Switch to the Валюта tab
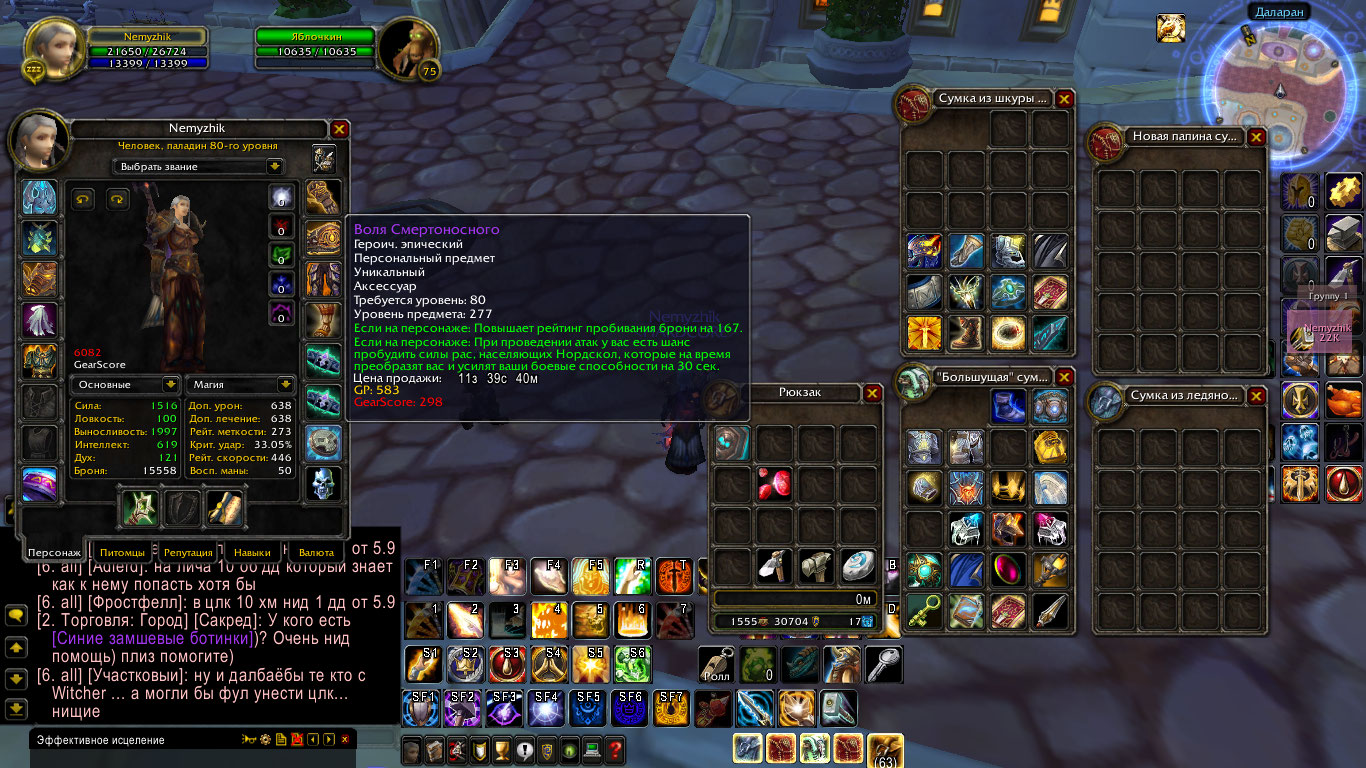1366x768 pixels. 316,552
